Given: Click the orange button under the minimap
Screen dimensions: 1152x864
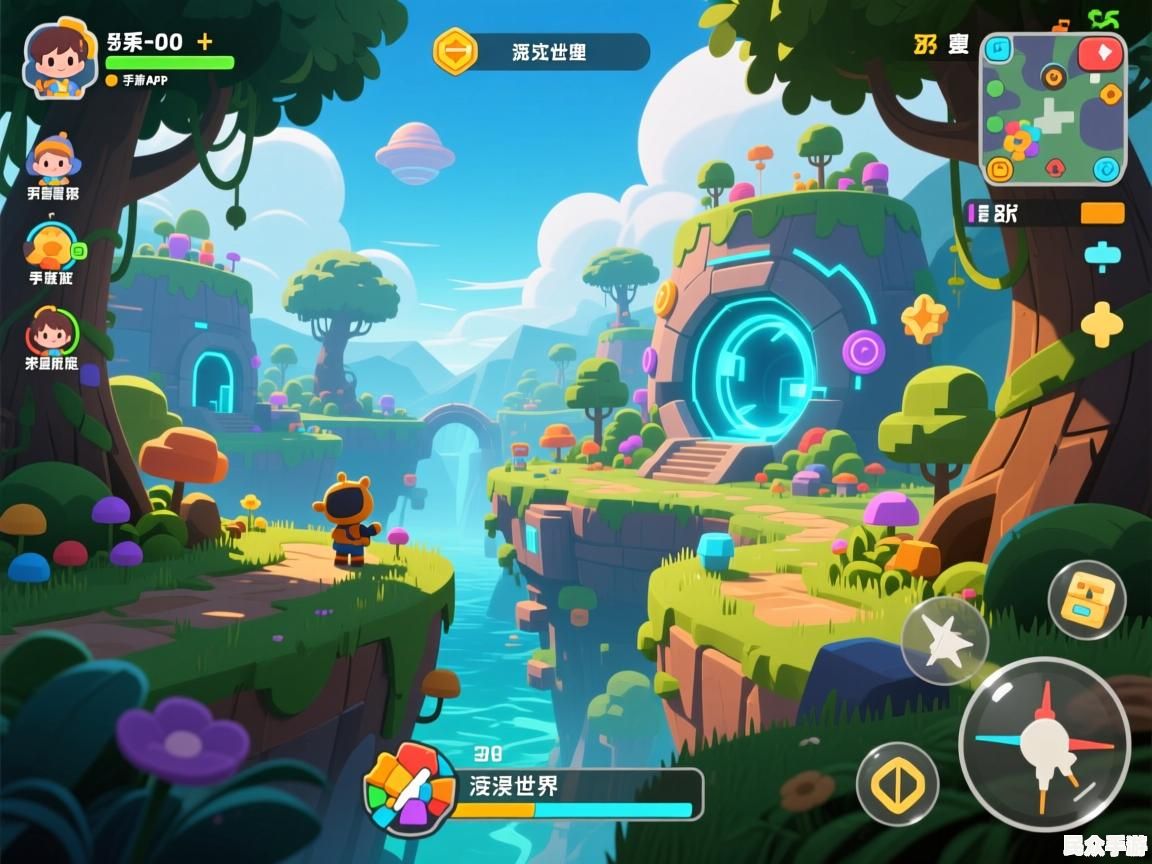Looking at the screenshot, I should tap(1102, 213).
